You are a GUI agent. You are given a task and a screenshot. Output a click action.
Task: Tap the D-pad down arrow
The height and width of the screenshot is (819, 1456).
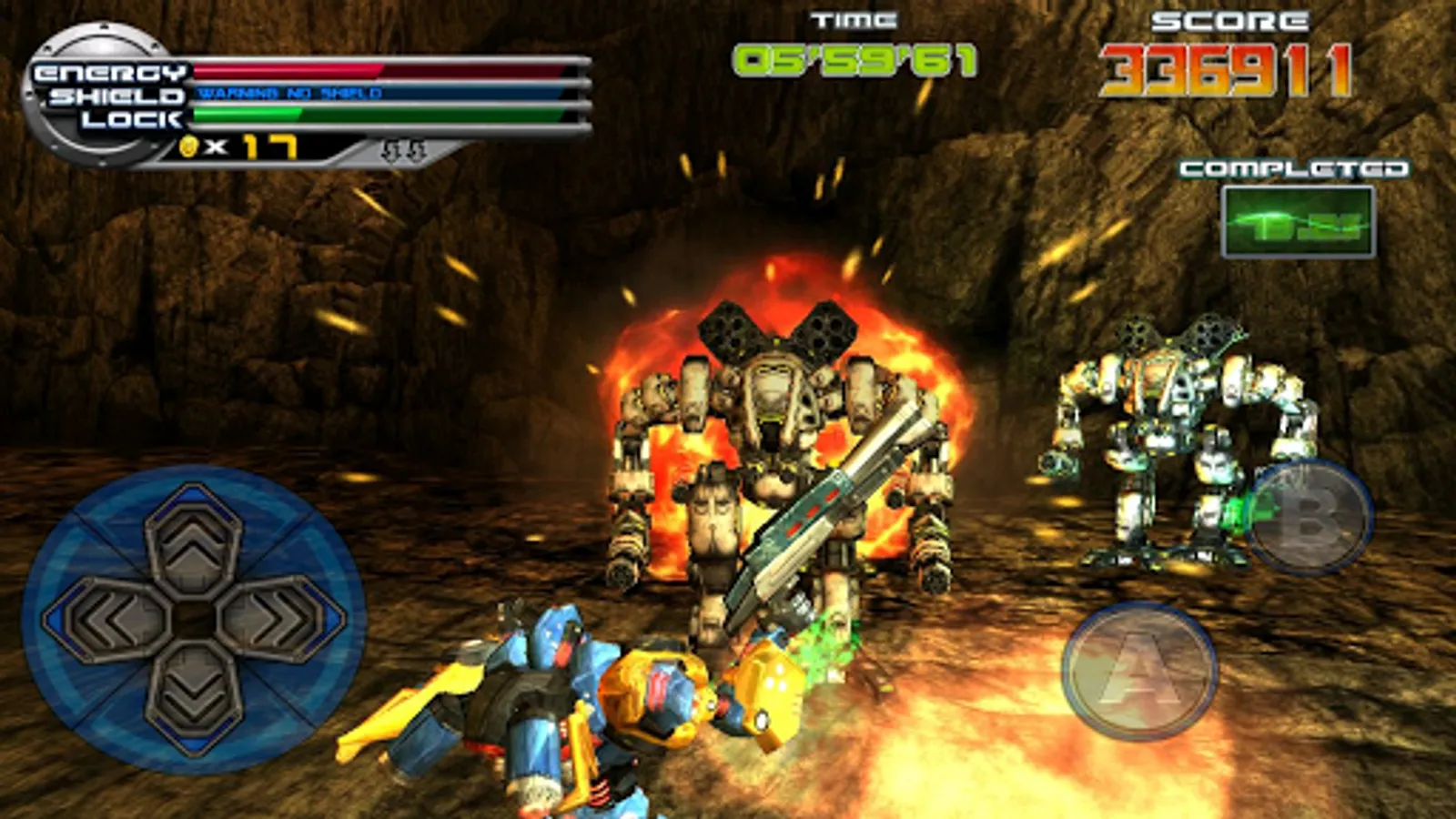tap(193, 699)
